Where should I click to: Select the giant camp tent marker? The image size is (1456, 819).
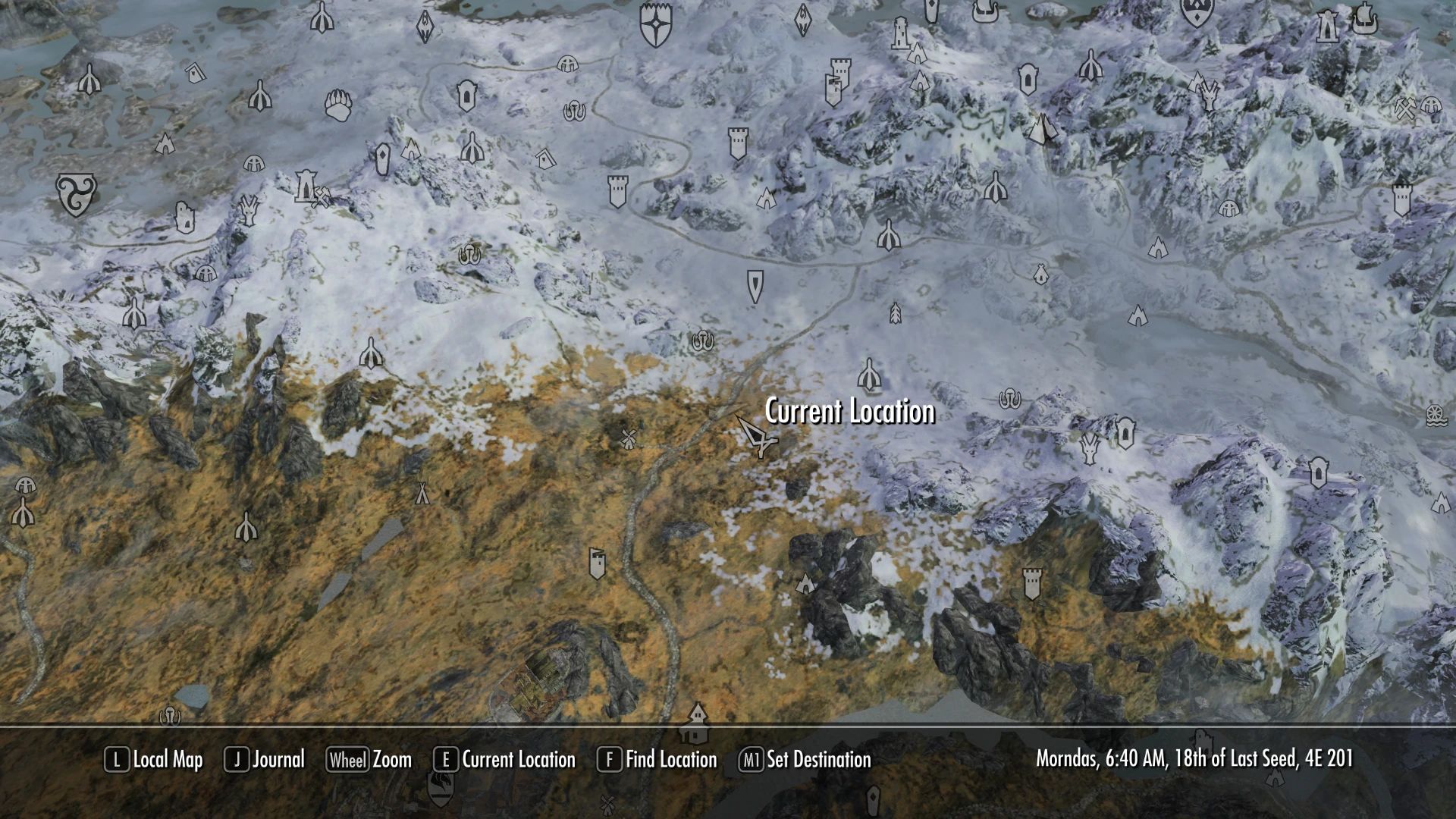422,492
